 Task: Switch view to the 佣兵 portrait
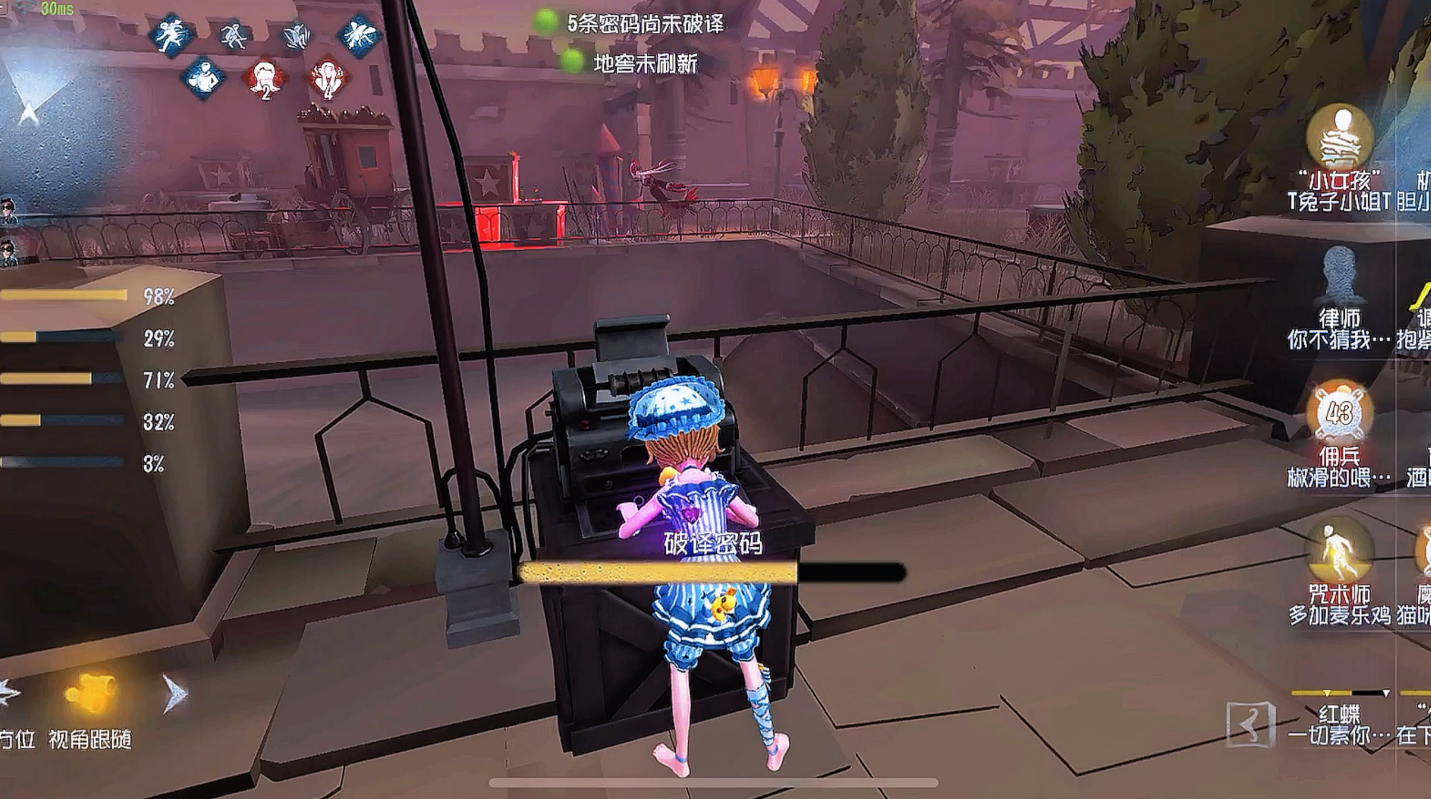pos(1339,412)
